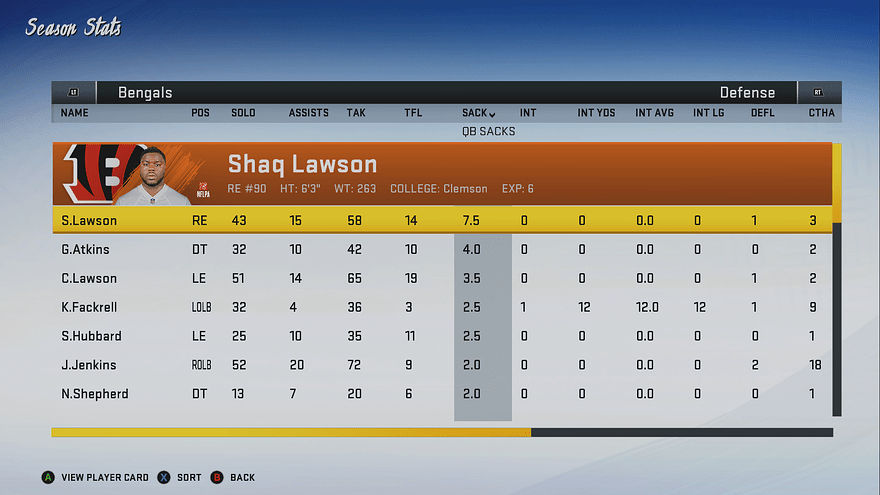Image resolution: width=880 pixels, height=495 pixels.
Task: Sort by the INT YDS column header
Action: [596, 113]
